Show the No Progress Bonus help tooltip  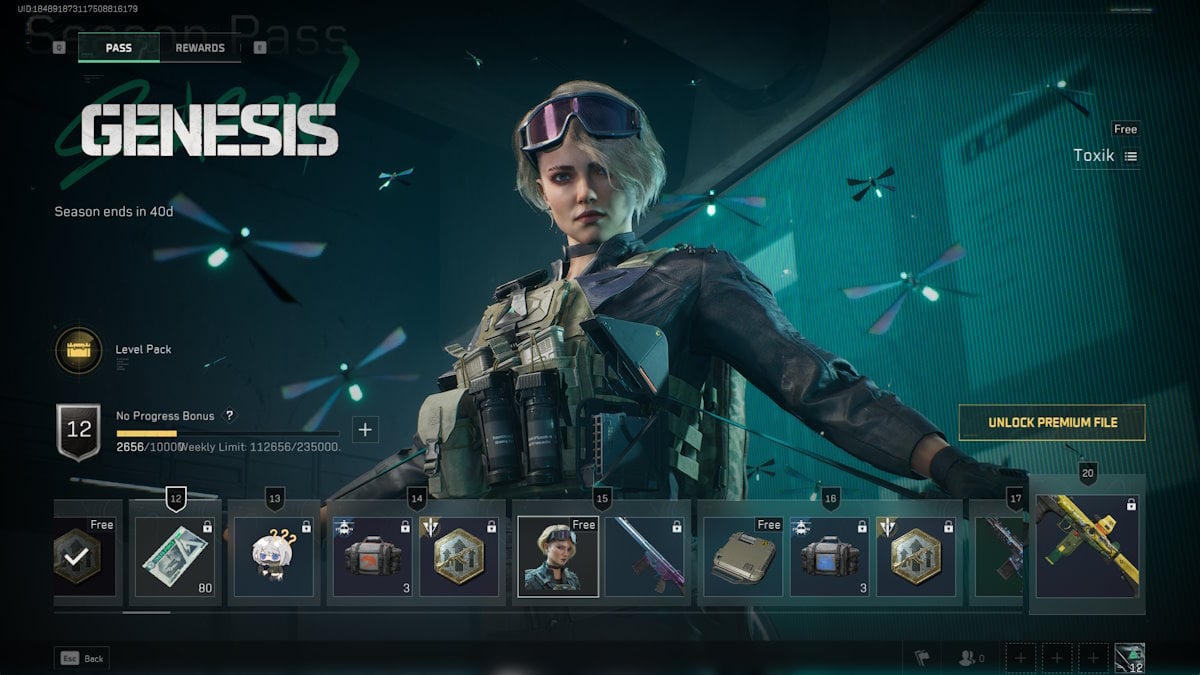pyautogui.click(x=229, y=416)
